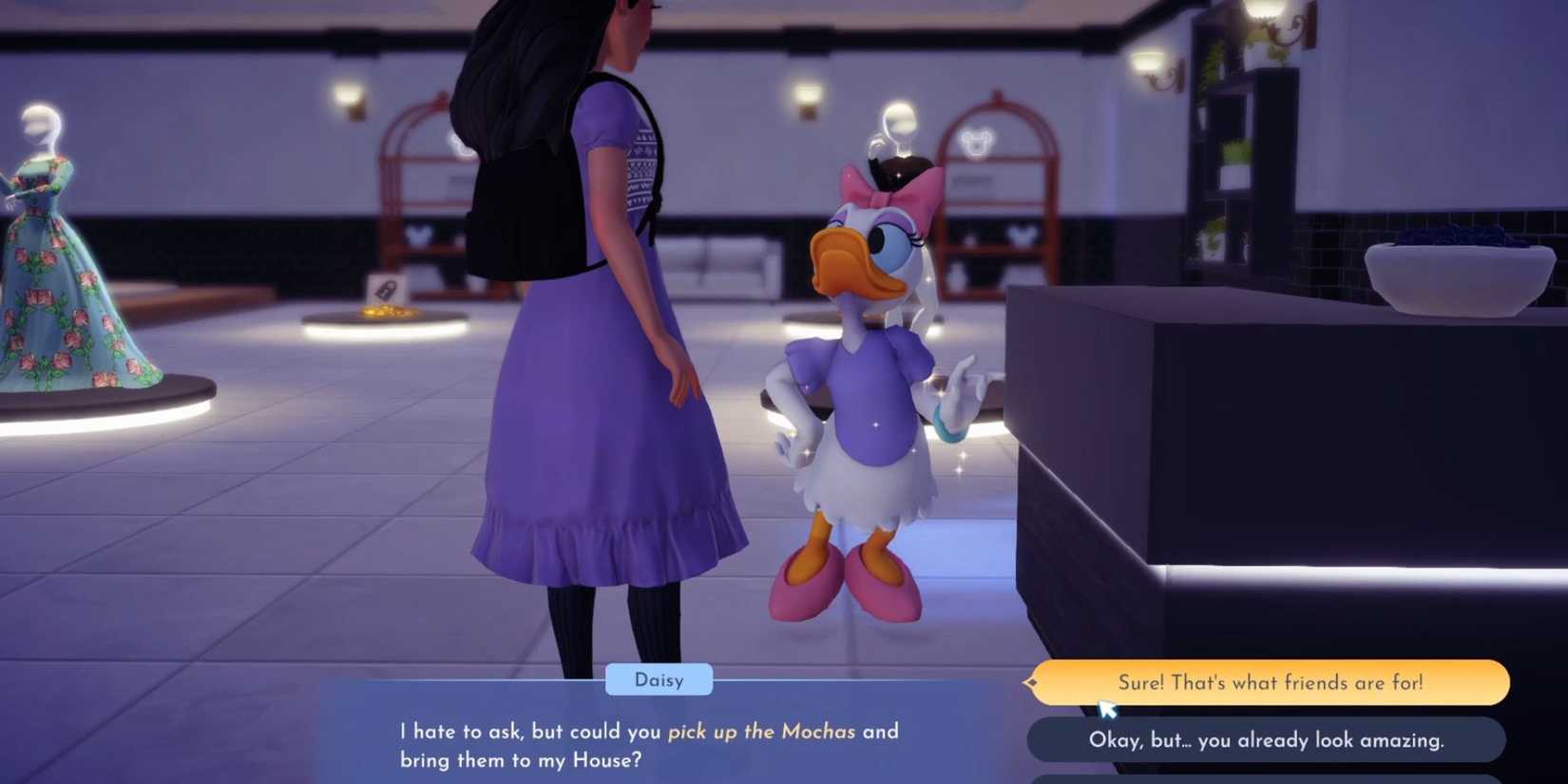This screenshot has height=784, width=1568.
Task: Click the diamond marker beside the highlighted response
Action: click(x=1031, y=682)
